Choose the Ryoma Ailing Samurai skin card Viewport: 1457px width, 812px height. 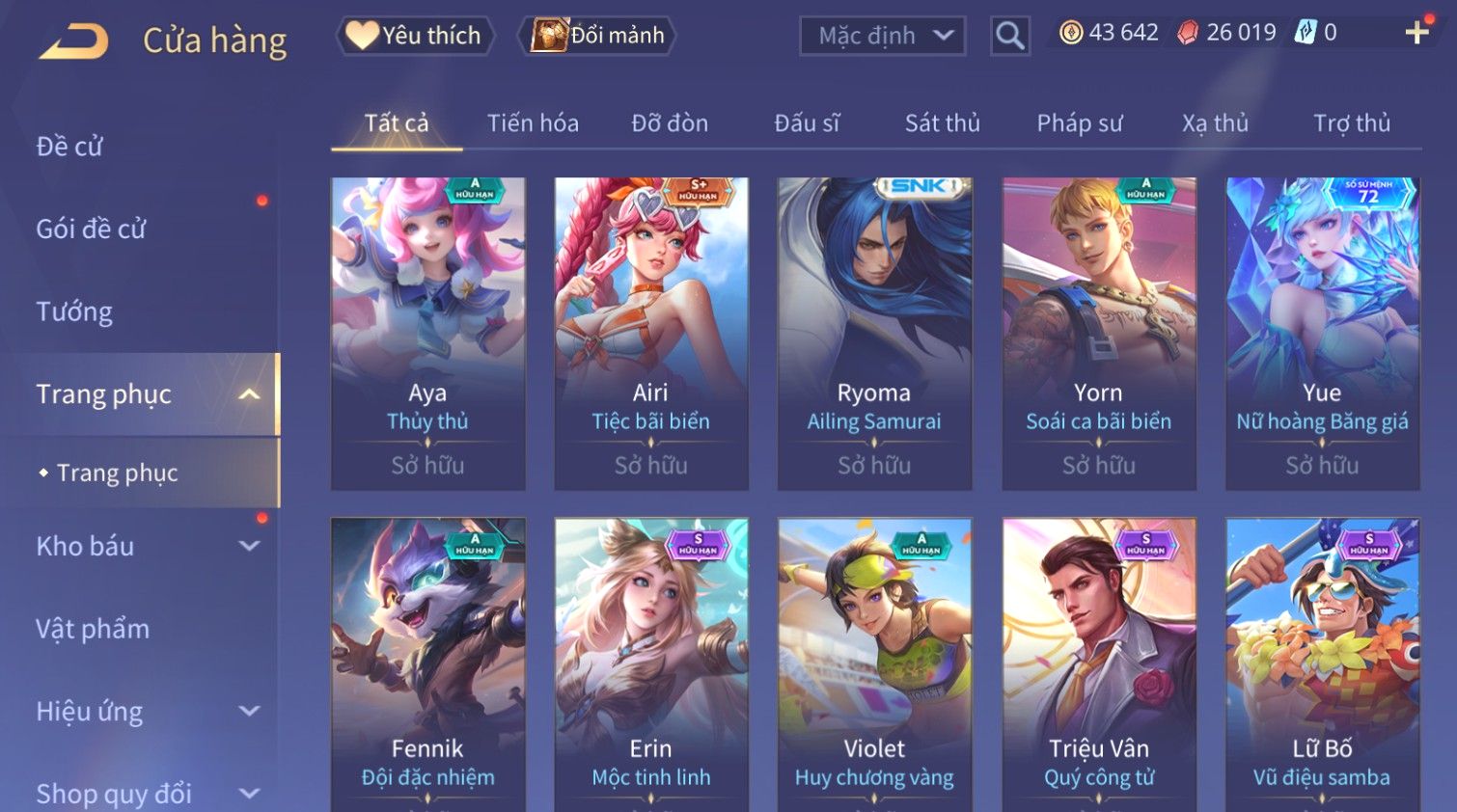tap(874, 333)
